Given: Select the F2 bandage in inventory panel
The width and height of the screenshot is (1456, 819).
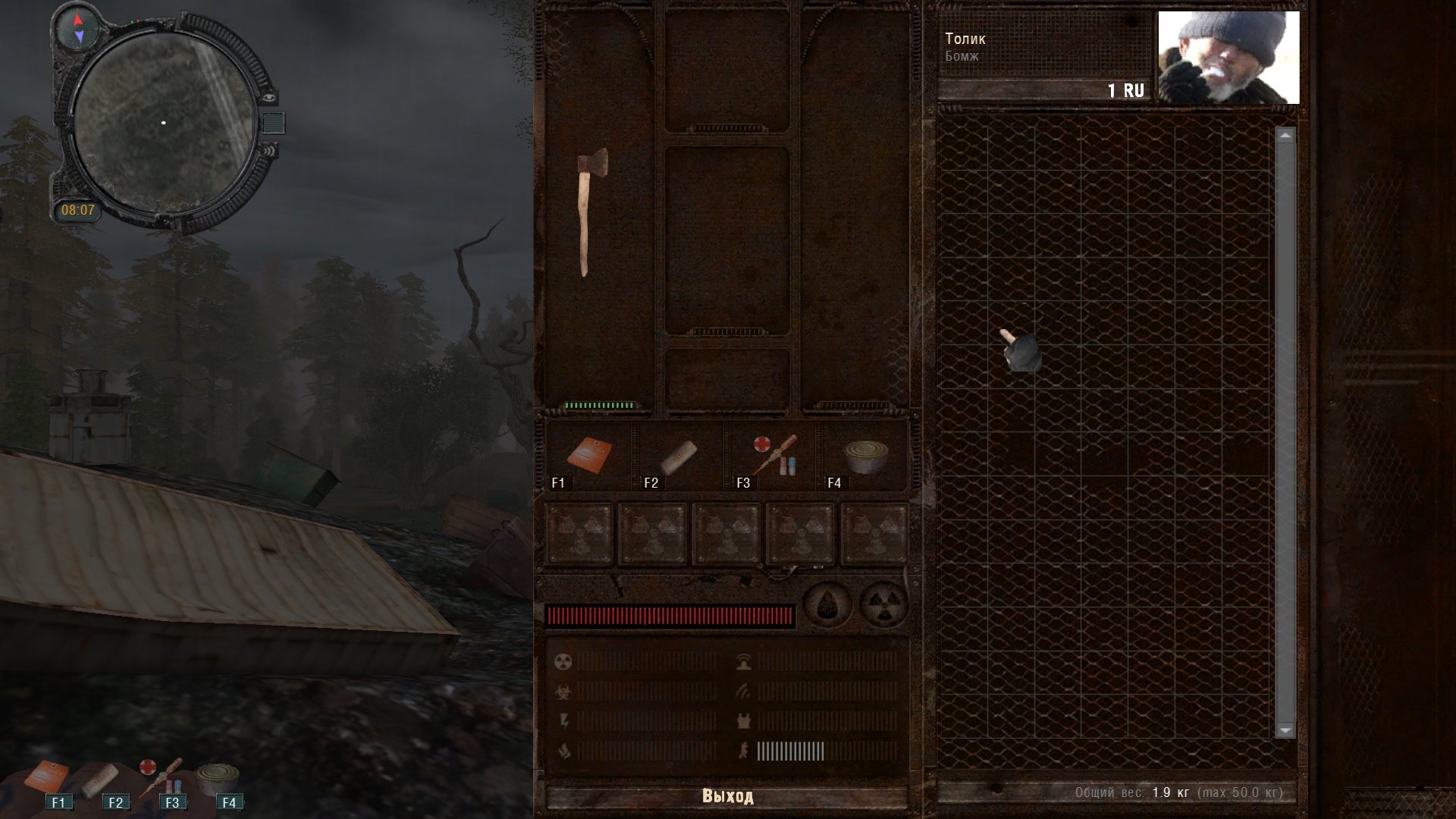Looking at the screenshot, I should coord(678,456).
